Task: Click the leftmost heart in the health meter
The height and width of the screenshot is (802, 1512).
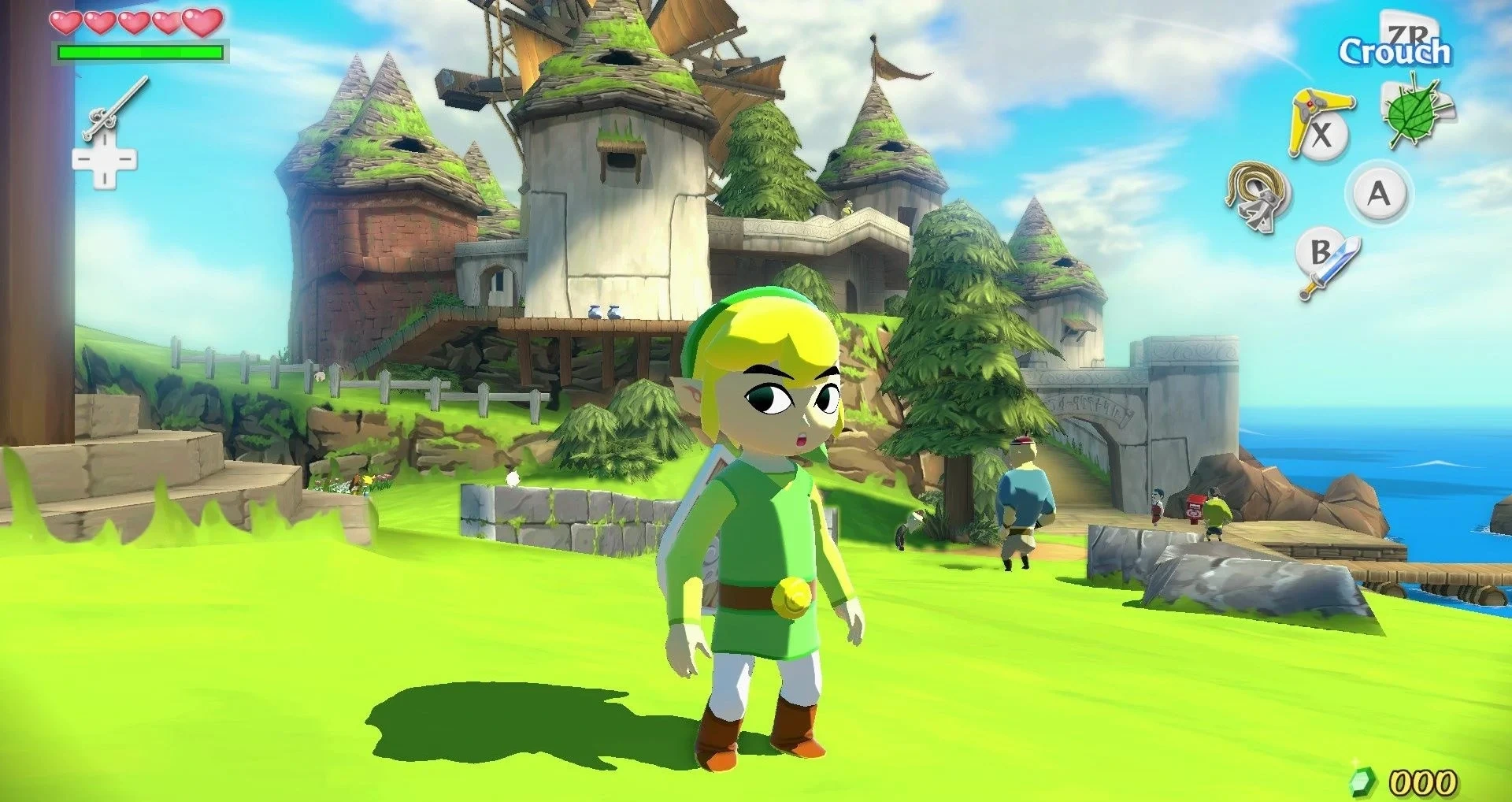Action: 68,24
